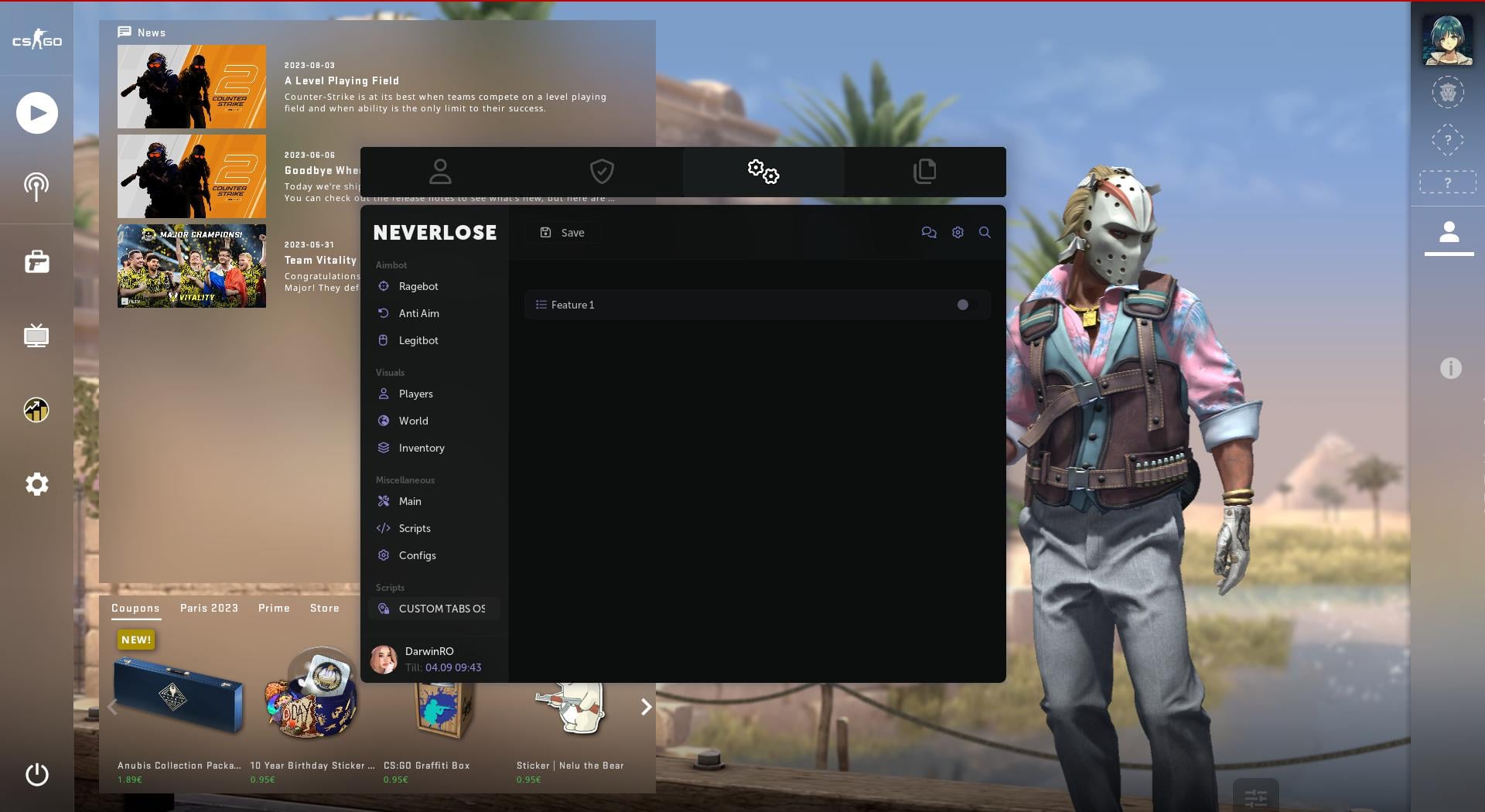Open the Players visuals section
This screenshot has height=812, width=1485.
coord(415,394)
